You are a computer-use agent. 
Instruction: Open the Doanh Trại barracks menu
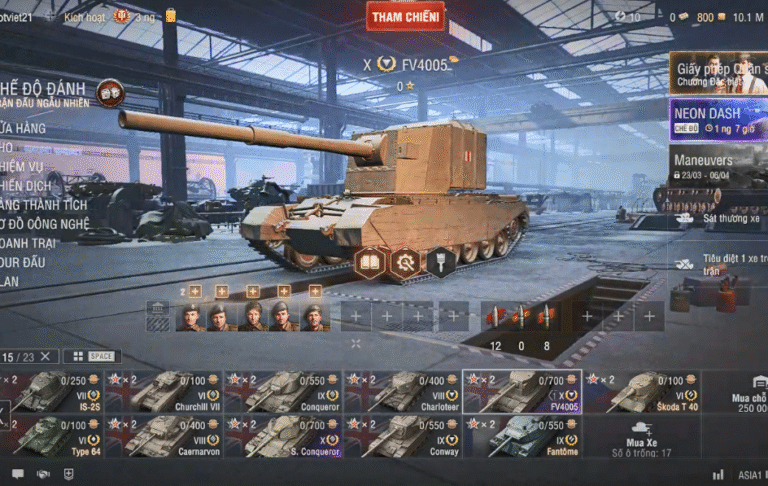click(x=30, y=242)
